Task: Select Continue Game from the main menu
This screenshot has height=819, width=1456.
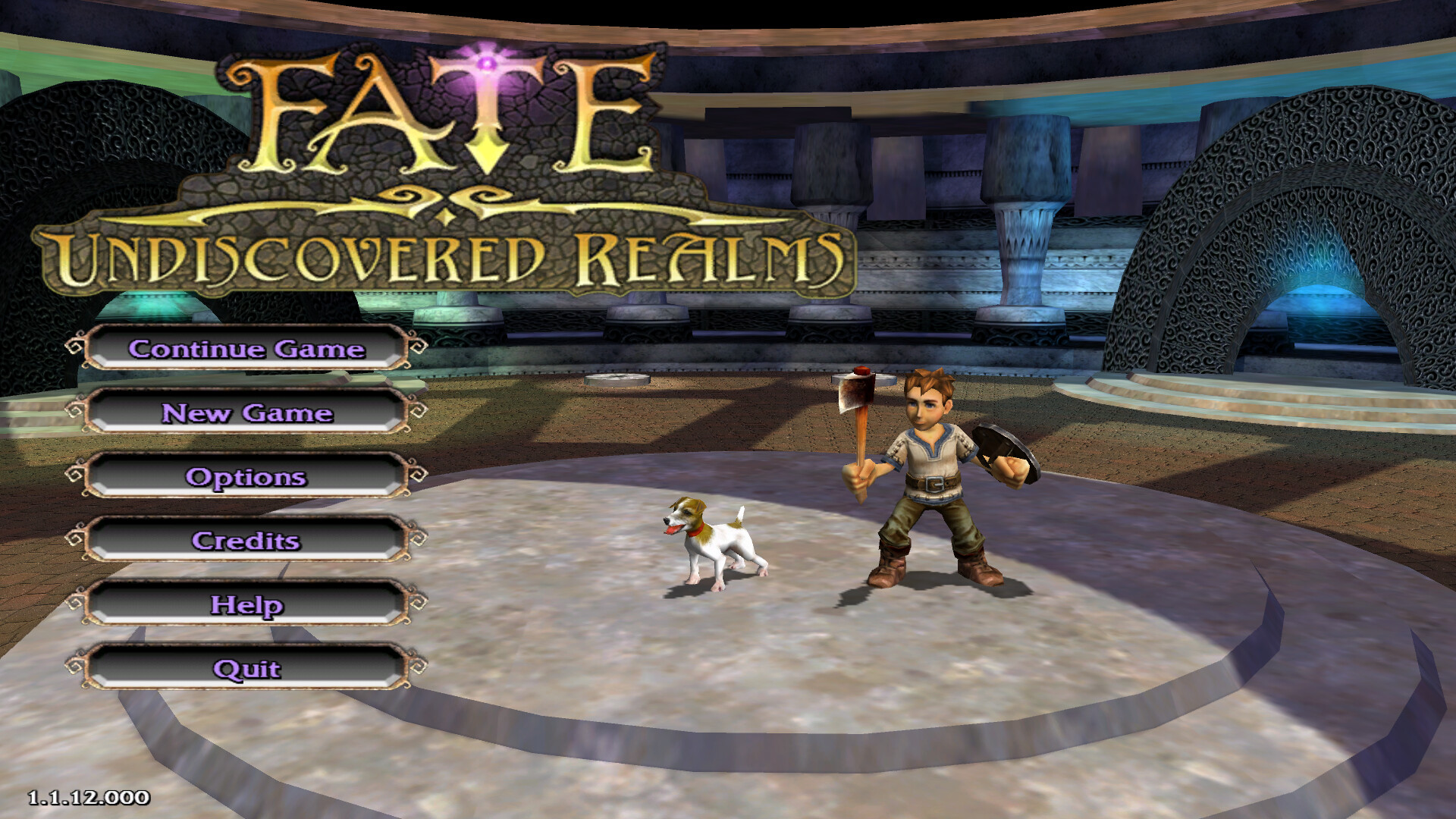Action: [246, 348]
